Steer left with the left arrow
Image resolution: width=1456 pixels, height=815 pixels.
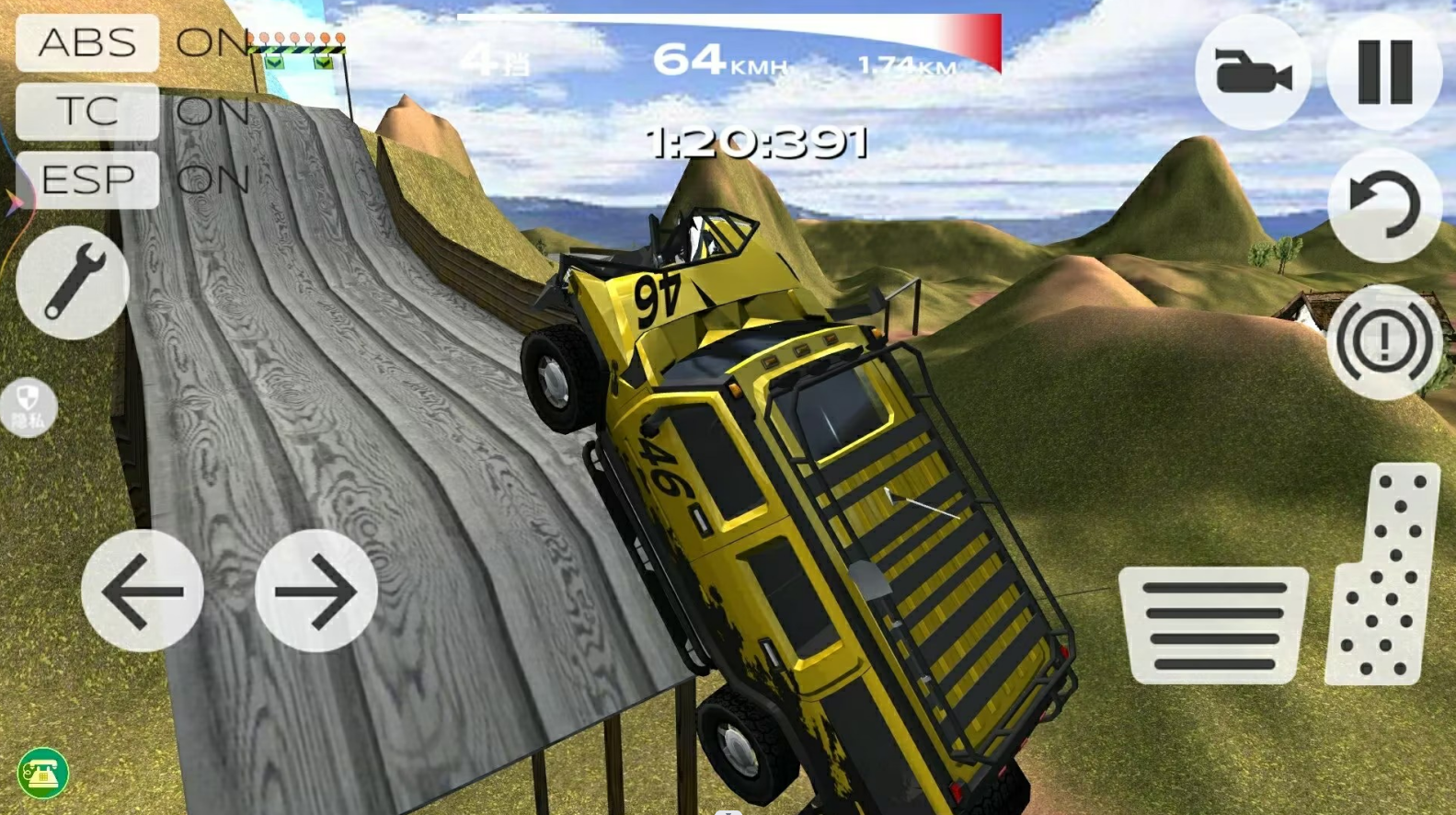(143, 591)
